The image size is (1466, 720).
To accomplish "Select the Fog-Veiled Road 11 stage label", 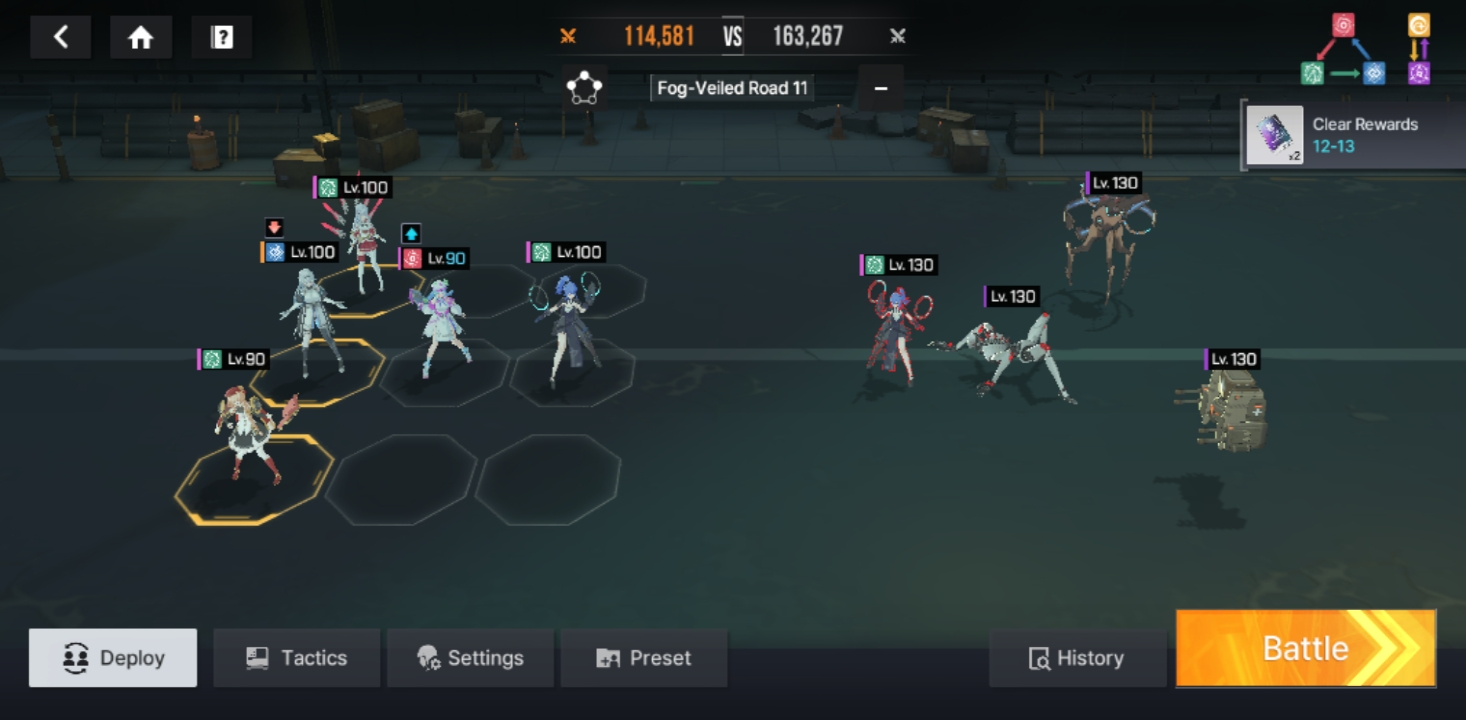I will [x=732, y=88].
